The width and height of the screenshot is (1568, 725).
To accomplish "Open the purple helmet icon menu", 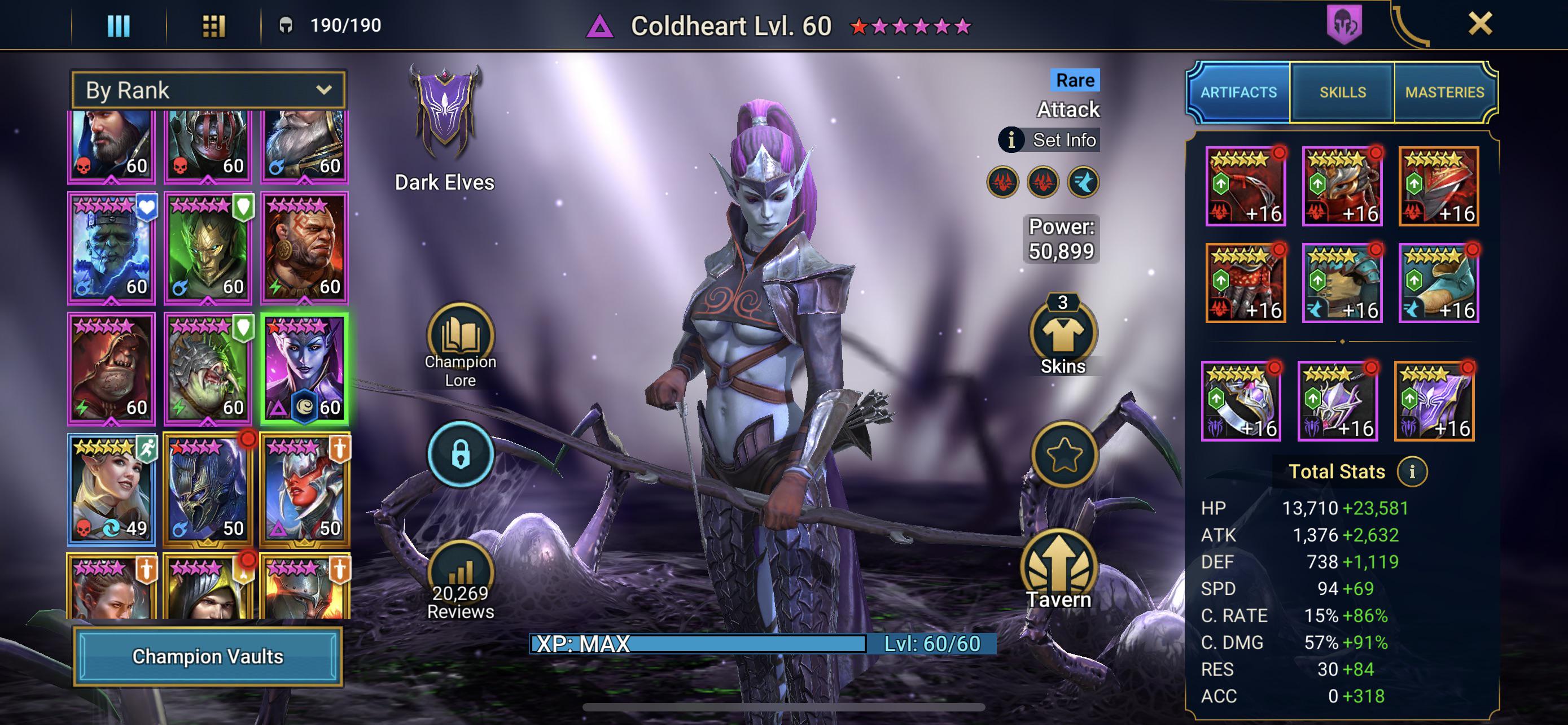I will (x=1344, y=24).
